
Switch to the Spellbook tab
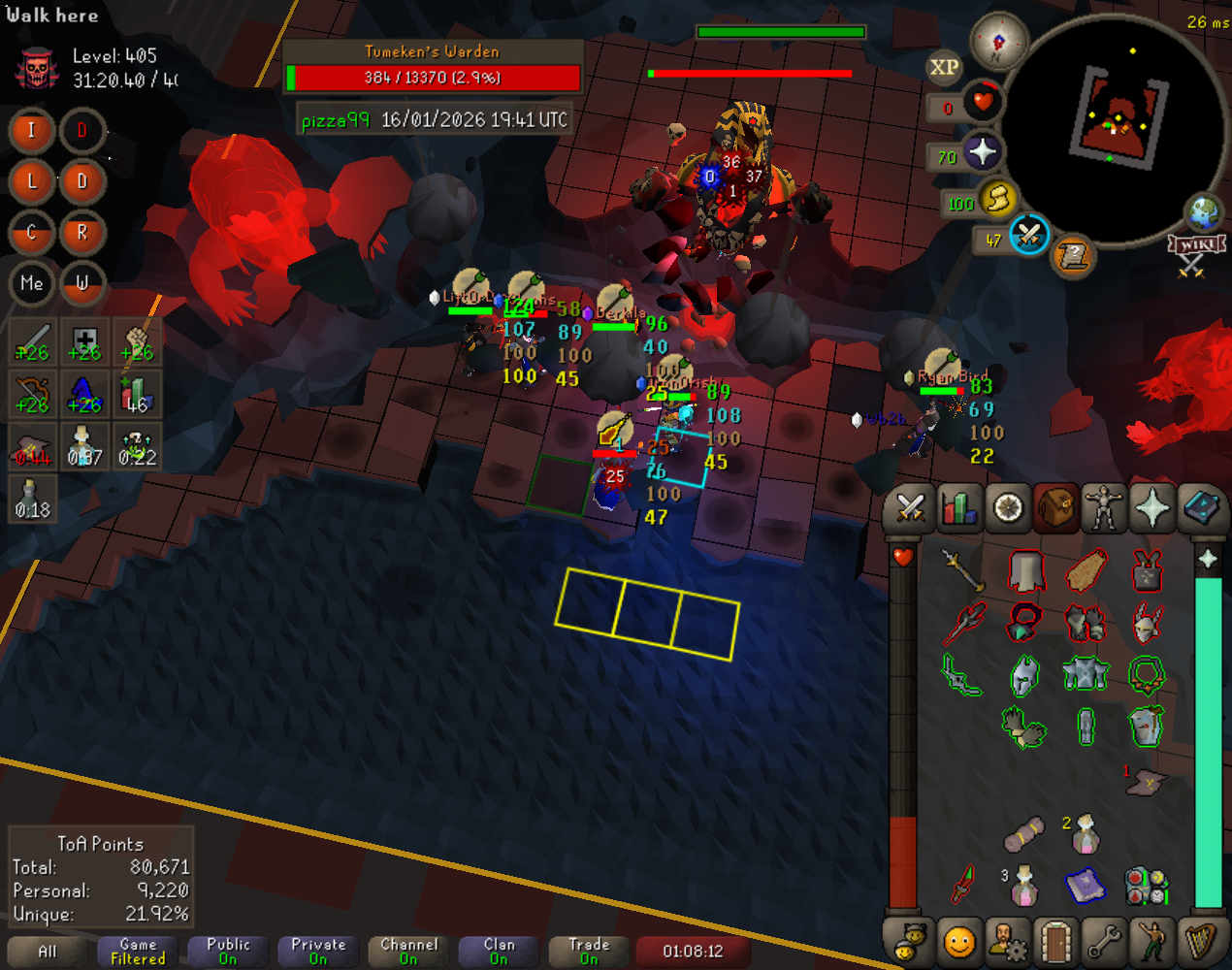click(1201, 507)
